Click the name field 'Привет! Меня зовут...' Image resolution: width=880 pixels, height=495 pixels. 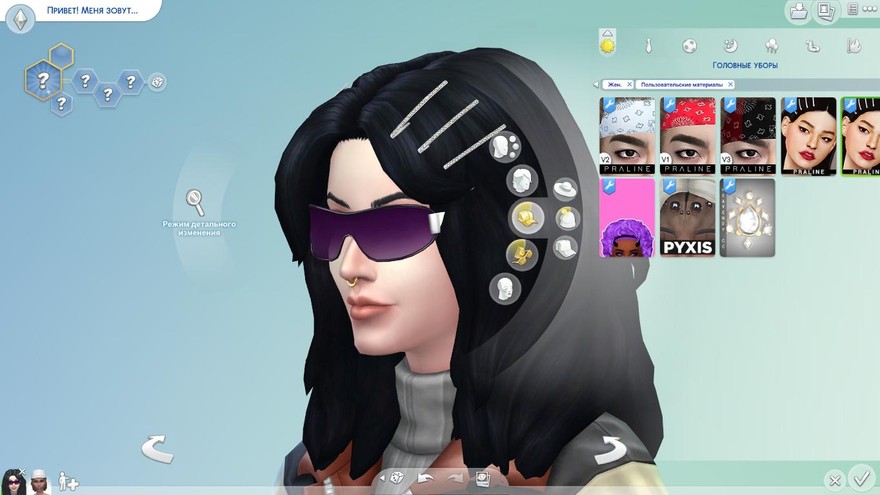click(90, 11)
